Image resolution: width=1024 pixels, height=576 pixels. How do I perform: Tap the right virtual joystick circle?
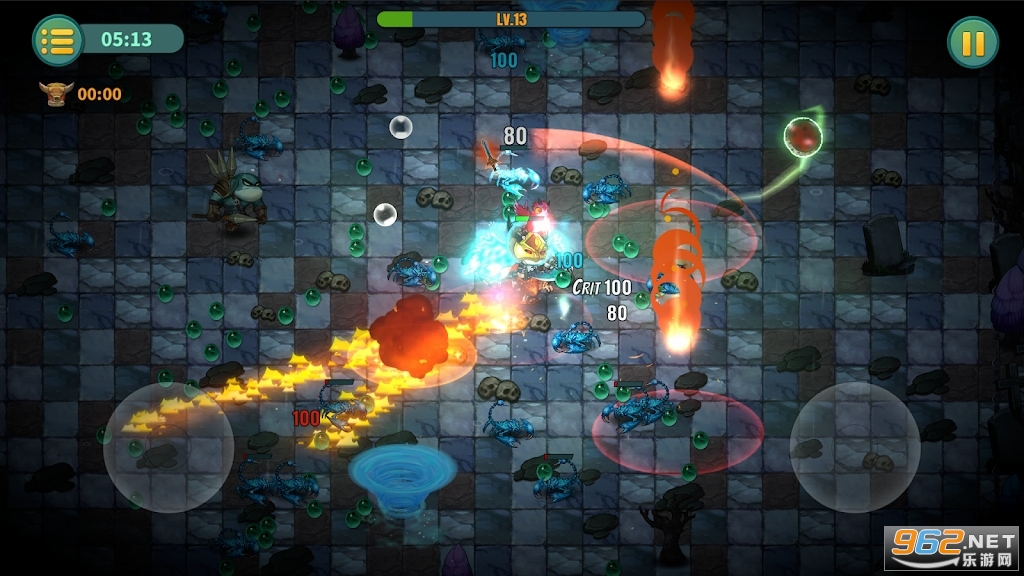tap(855, 447)
